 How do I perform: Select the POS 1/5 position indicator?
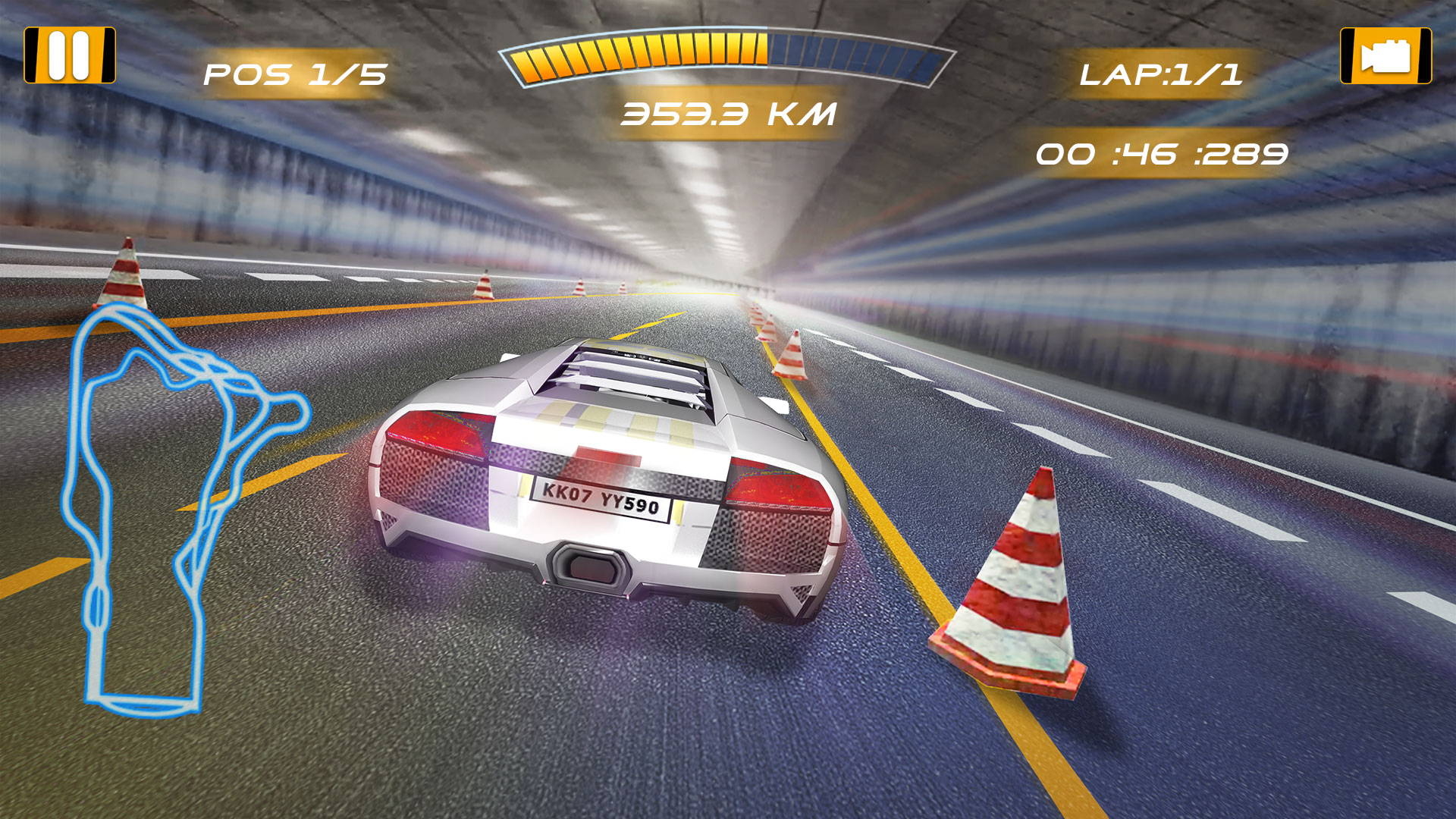click(x=296, y=74)
